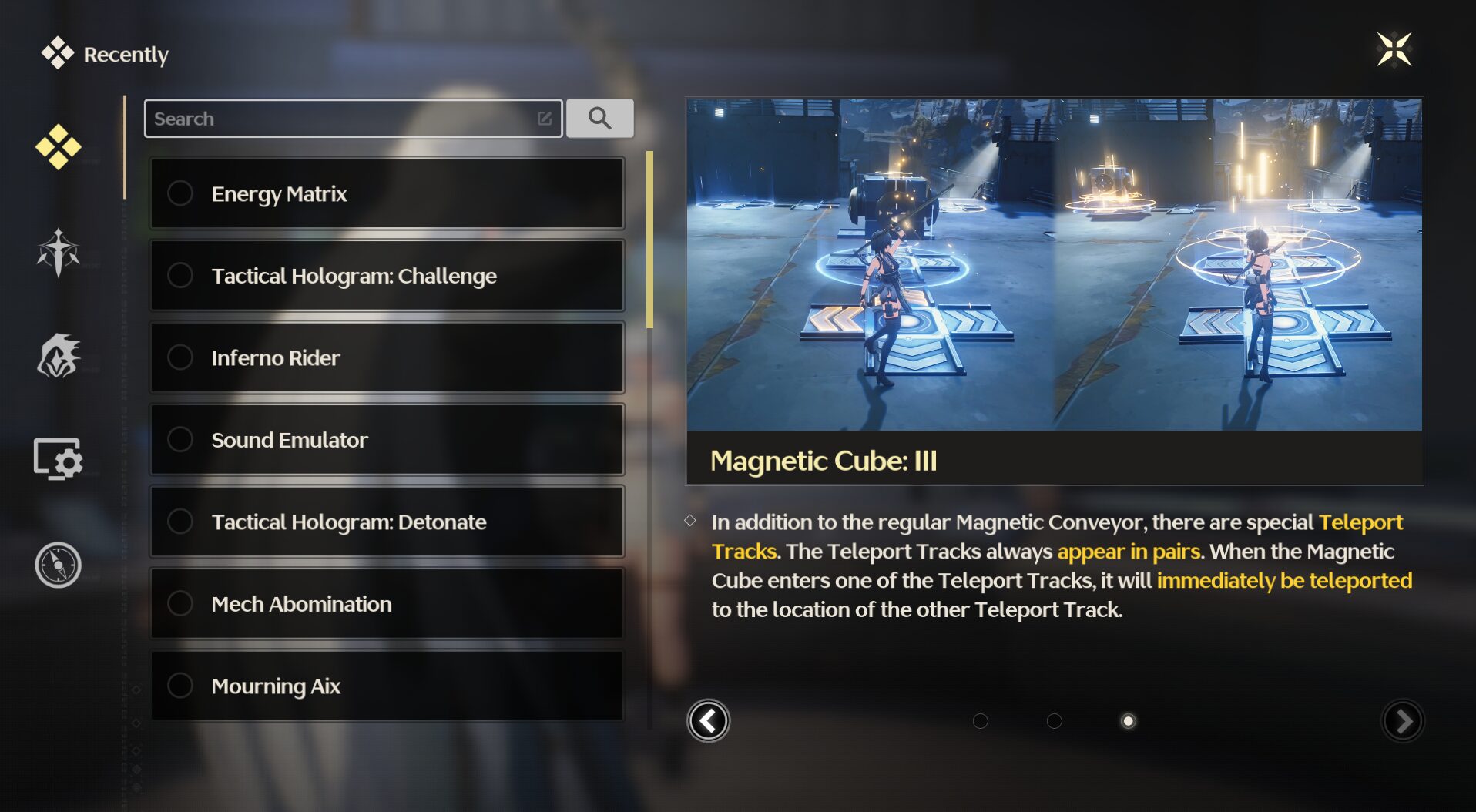The width and height of the screenshot is (1476, 812).
Task: Switch to the Recently diamond-cluster tab
Action: (x=59, y=146)
